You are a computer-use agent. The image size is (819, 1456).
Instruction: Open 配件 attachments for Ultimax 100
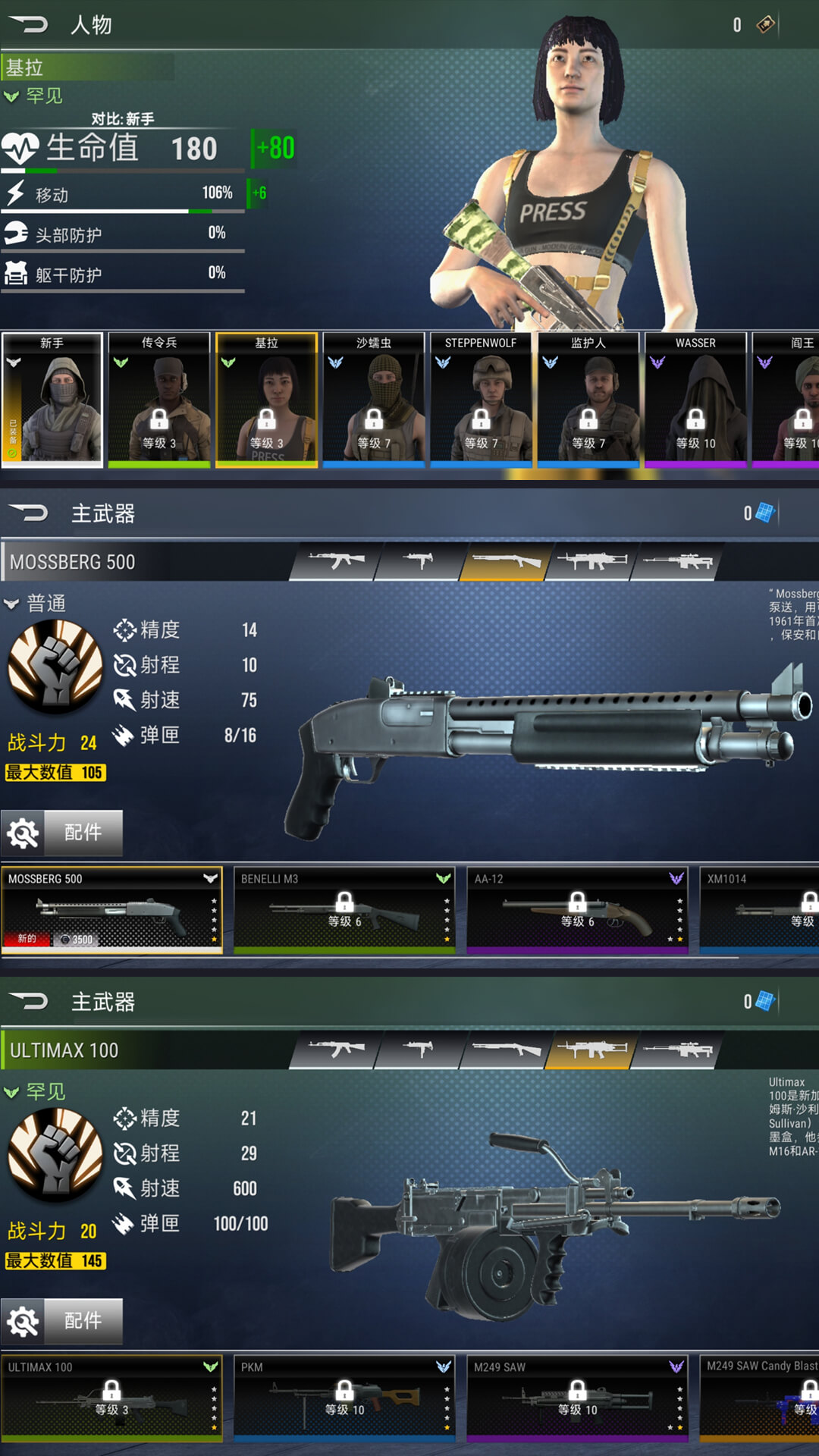(62, 1321)
